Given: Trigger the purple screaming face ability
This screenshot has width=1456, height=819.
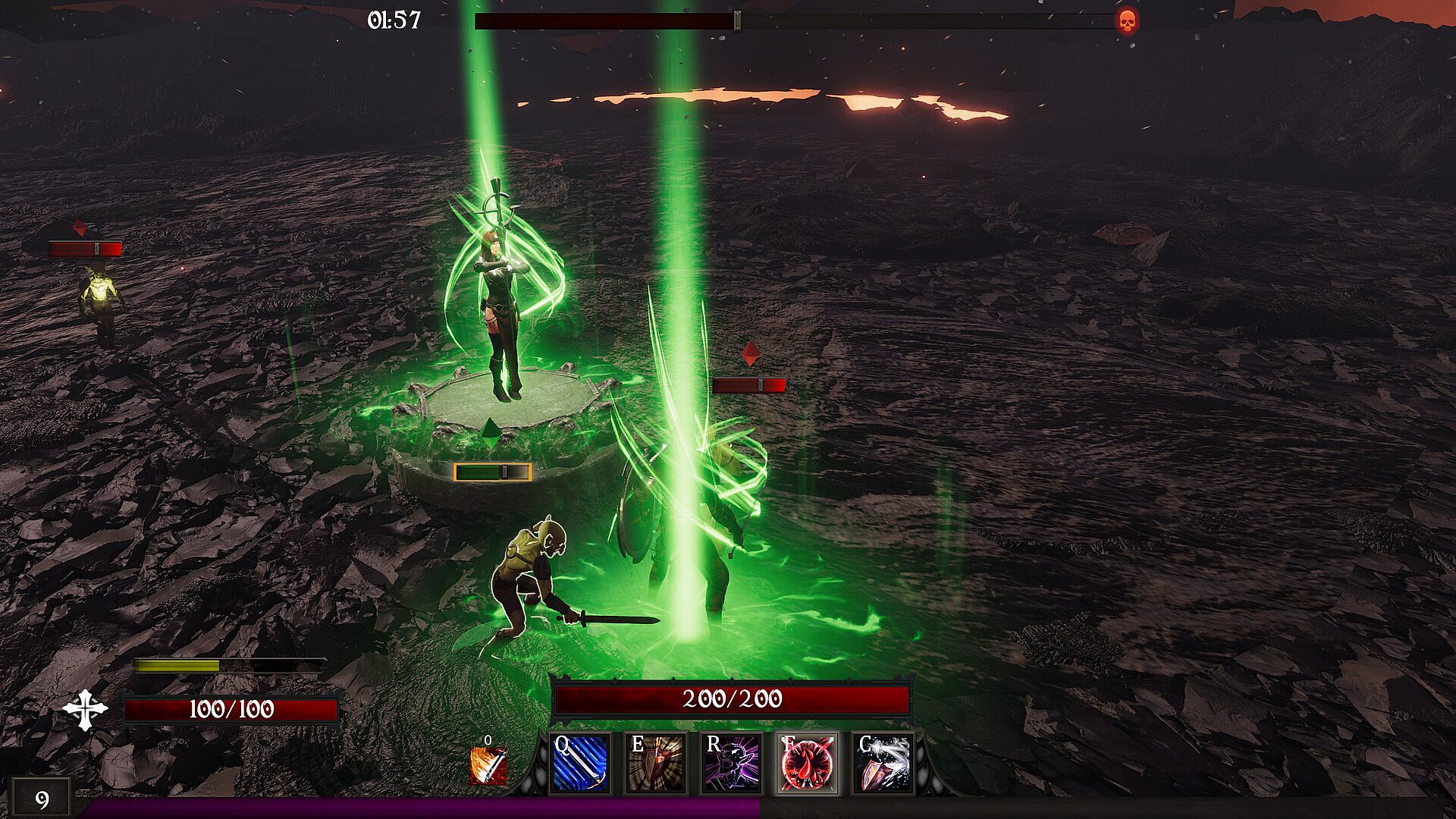Looking at the screenshot, I should click(x=732, y=764).
